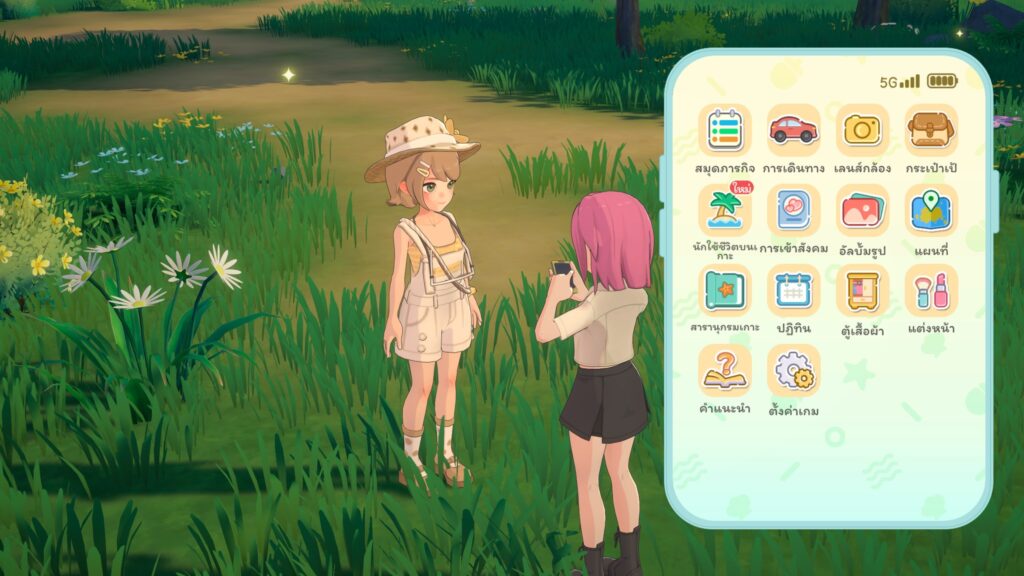Choose the แต่งหน้า makeup app
The height and width of the screenshot is (576, 1024).
click(931, 290)
